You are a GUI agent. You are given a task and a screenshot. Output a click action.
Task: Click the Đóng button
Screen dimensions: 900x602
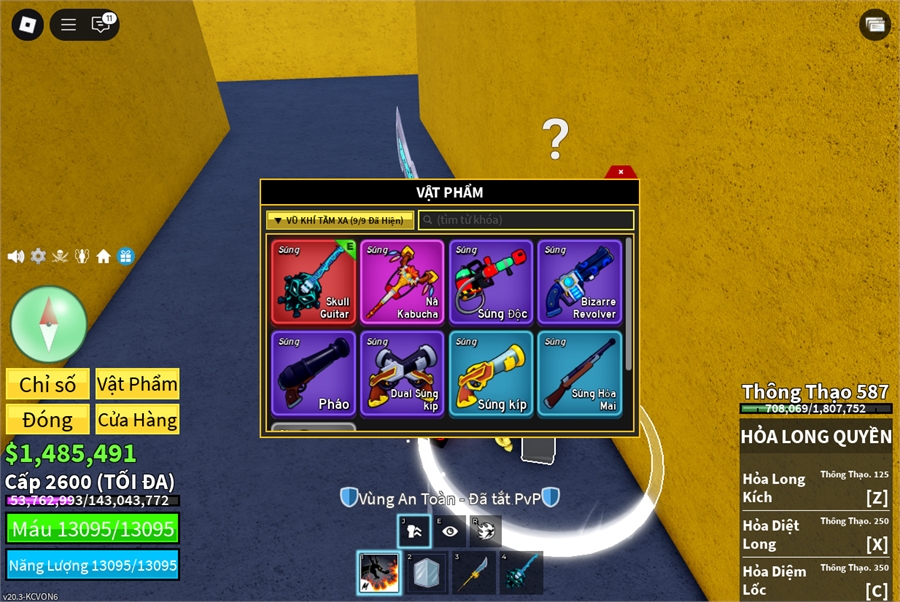(48, 420)
